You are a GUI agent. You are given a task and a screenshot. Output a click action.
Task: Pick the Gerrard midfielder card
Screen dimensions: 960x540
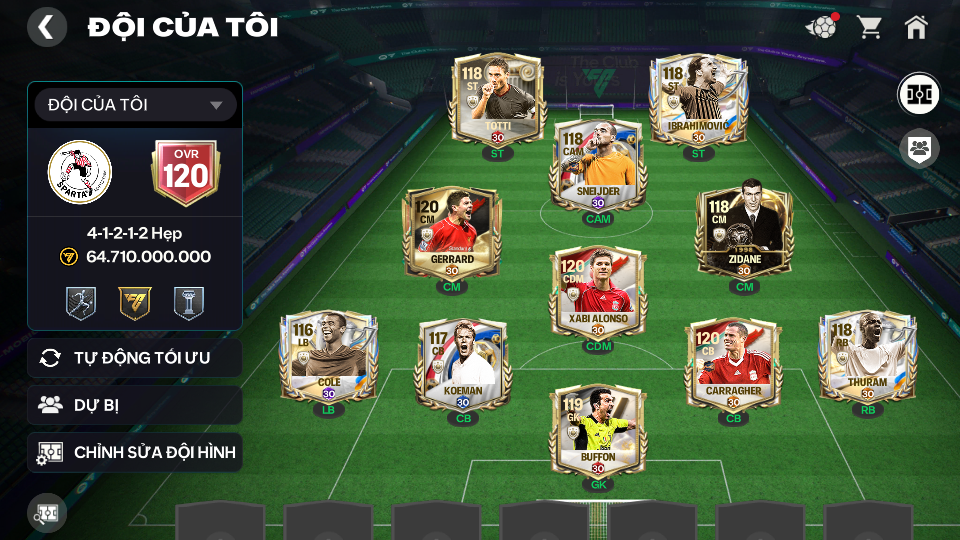[451, 233]
